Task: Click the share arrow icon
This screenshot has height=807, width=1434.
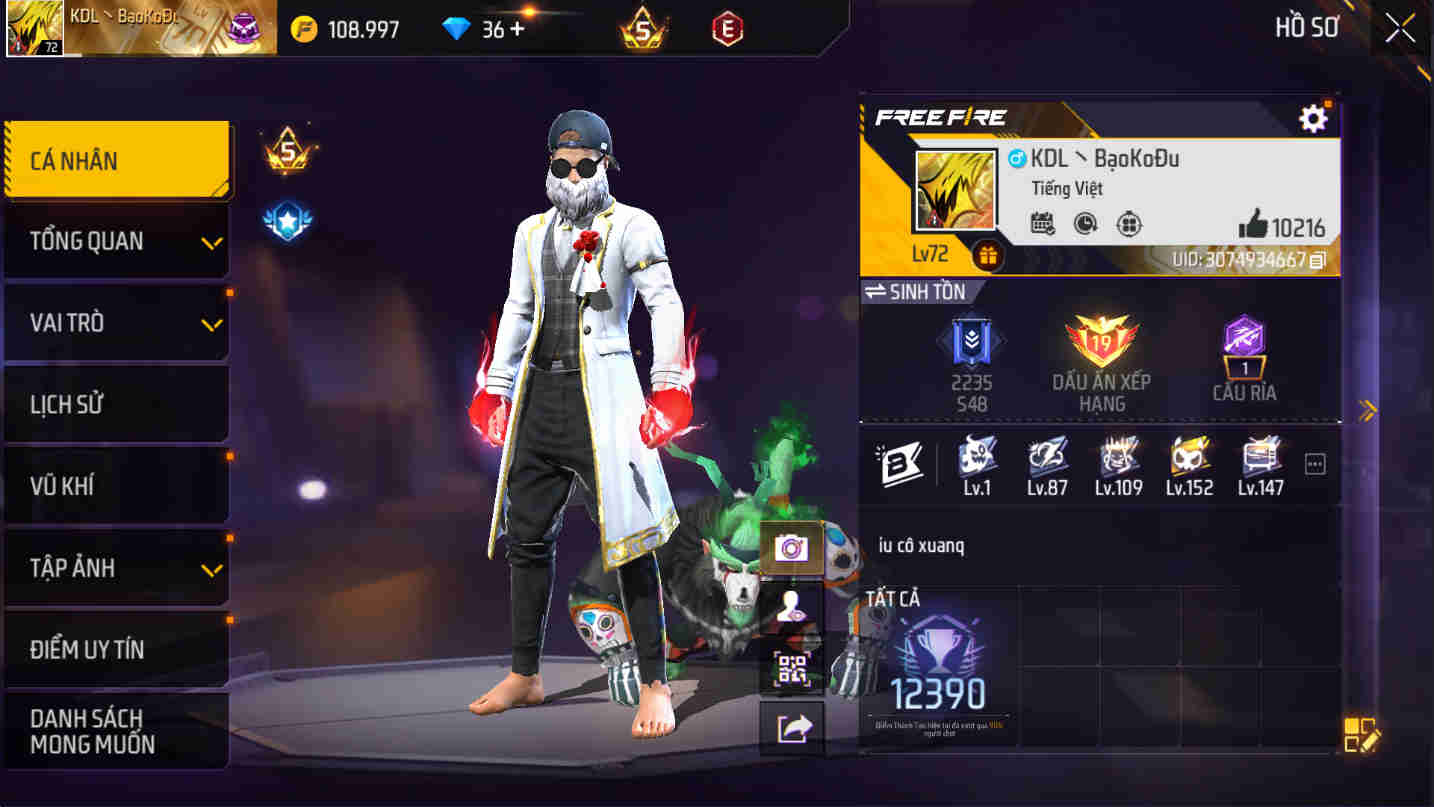Action: click(x=791, y=726)
